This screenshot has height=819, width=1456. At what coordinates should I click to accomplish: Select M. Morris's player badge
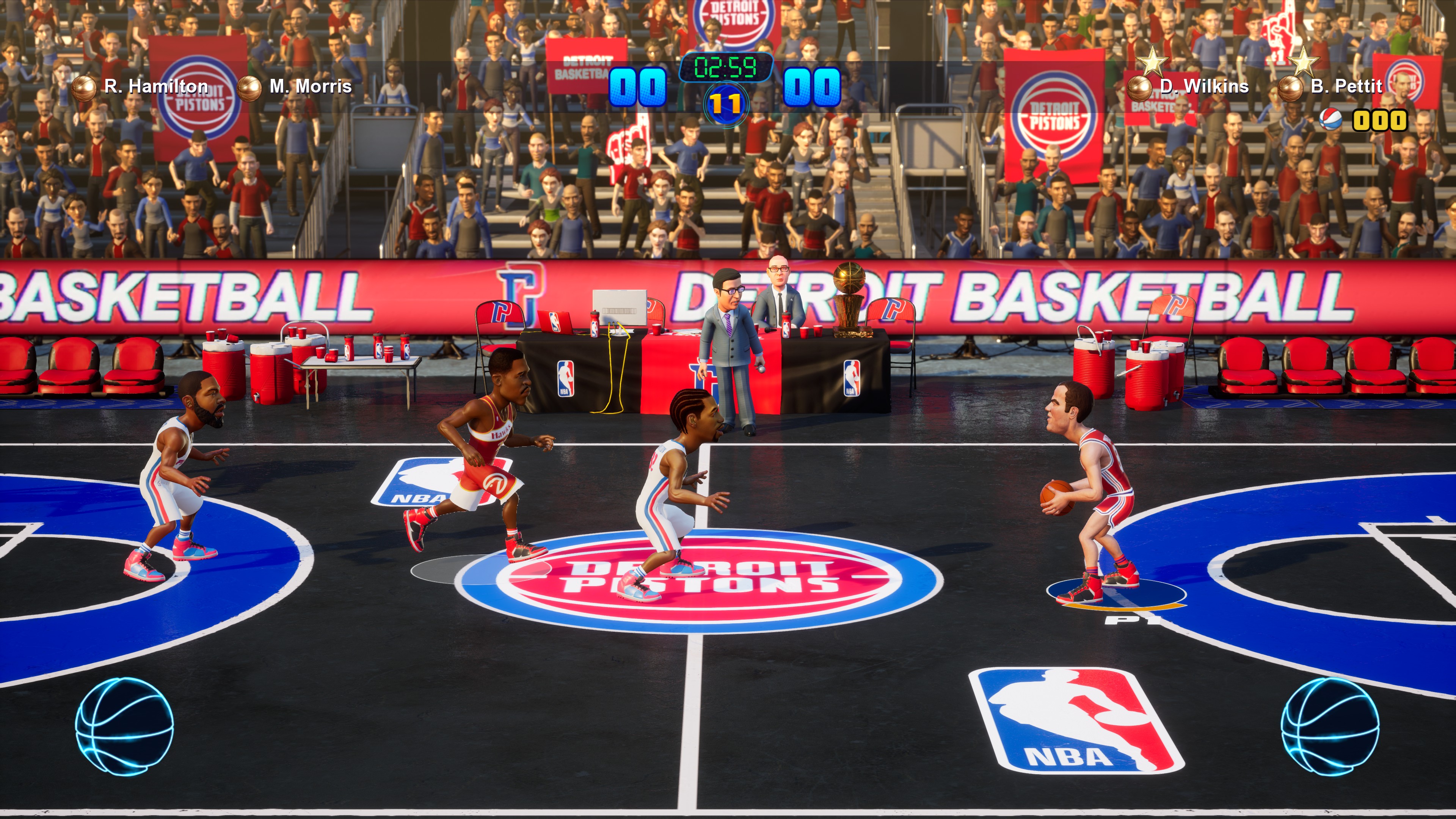(x=249, y=88)
